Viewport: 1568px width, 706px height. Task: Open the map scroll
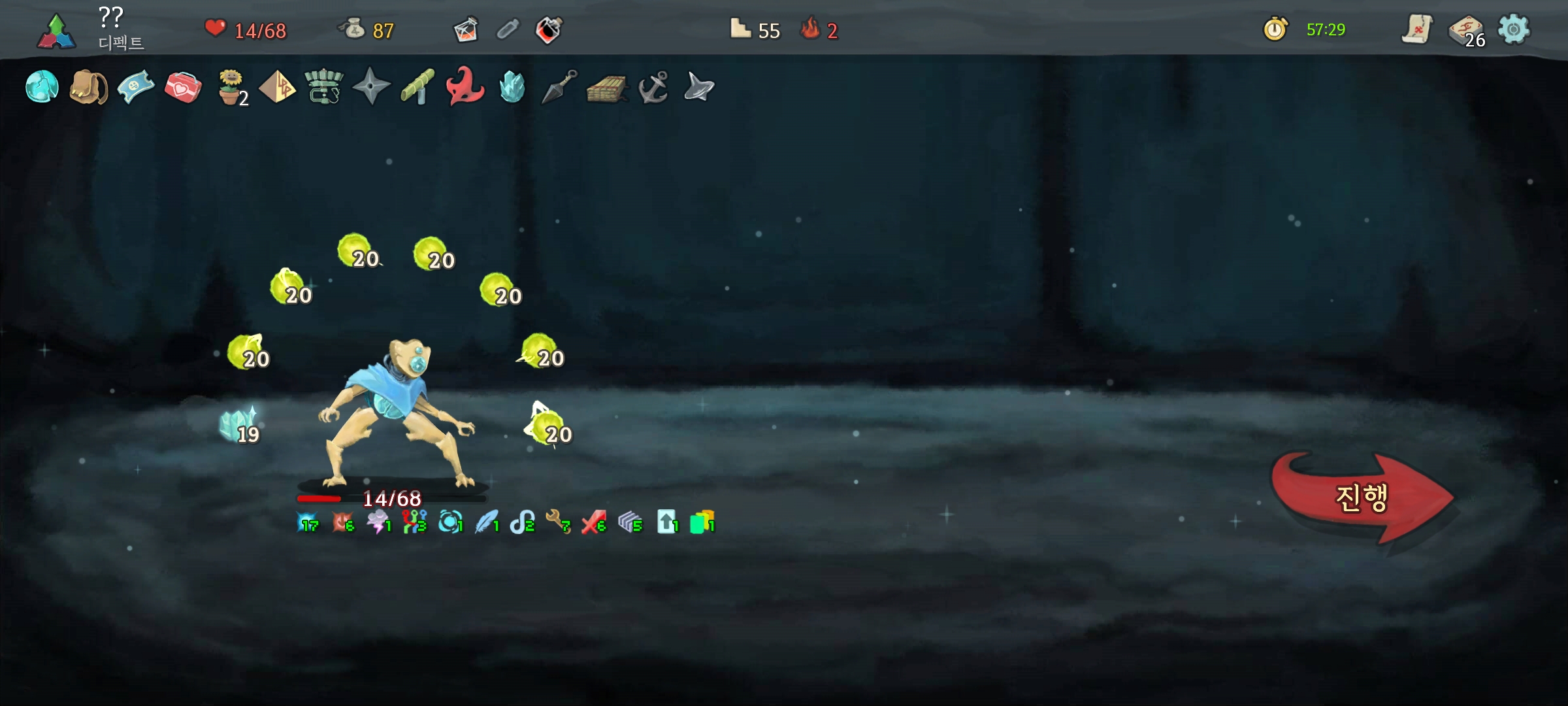(x=1416, y=29)
